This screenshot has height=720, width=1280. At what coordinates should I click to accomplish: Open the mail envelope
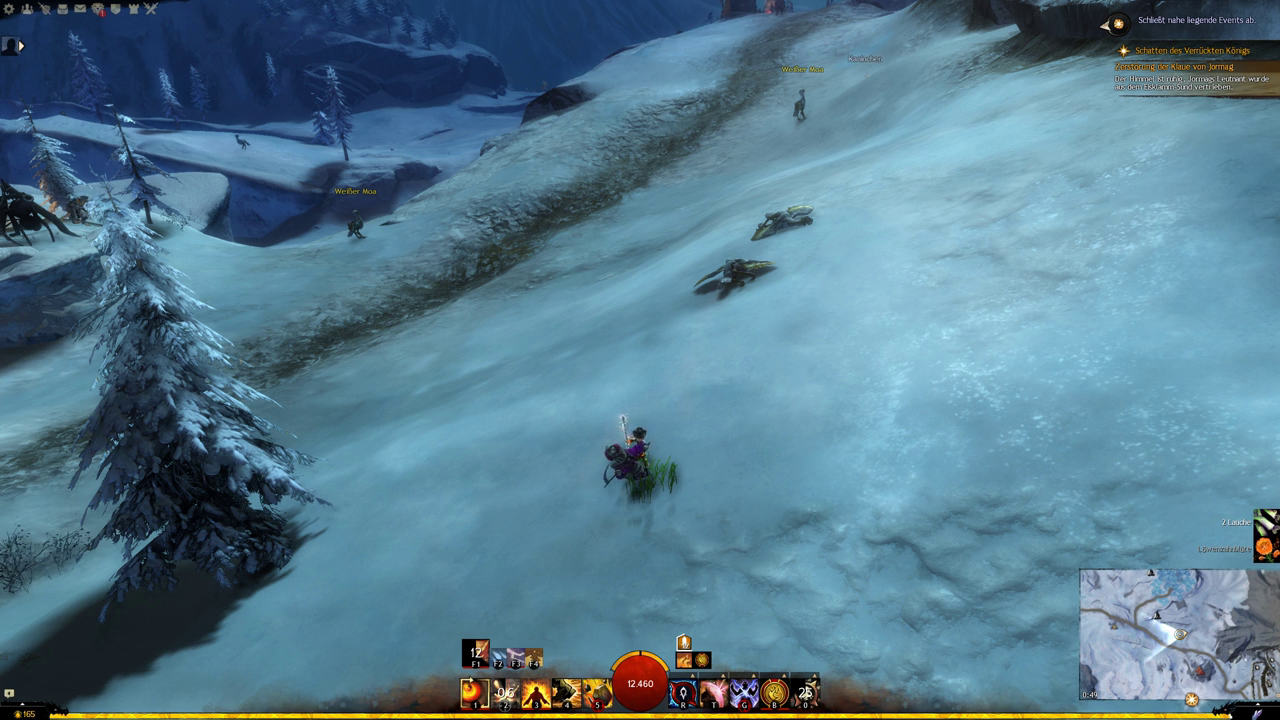(x=80, y=9)
